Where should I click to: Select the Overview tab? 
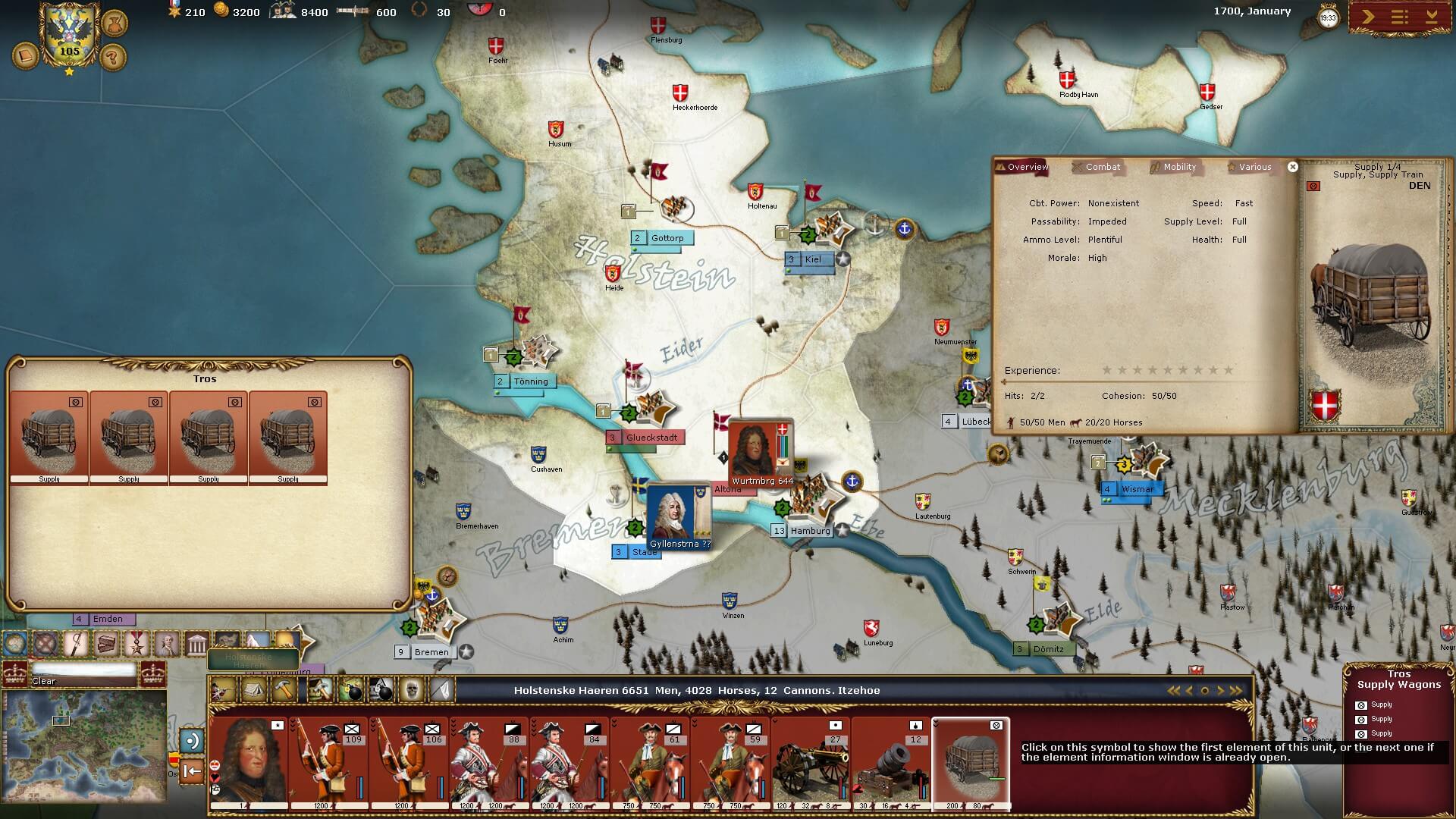click(x=1027, y=167)
